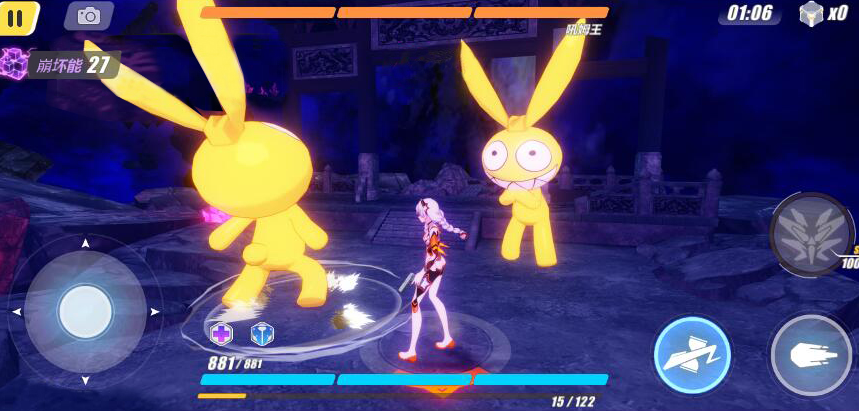Activate the ultimate skill button

pos(809,235)
